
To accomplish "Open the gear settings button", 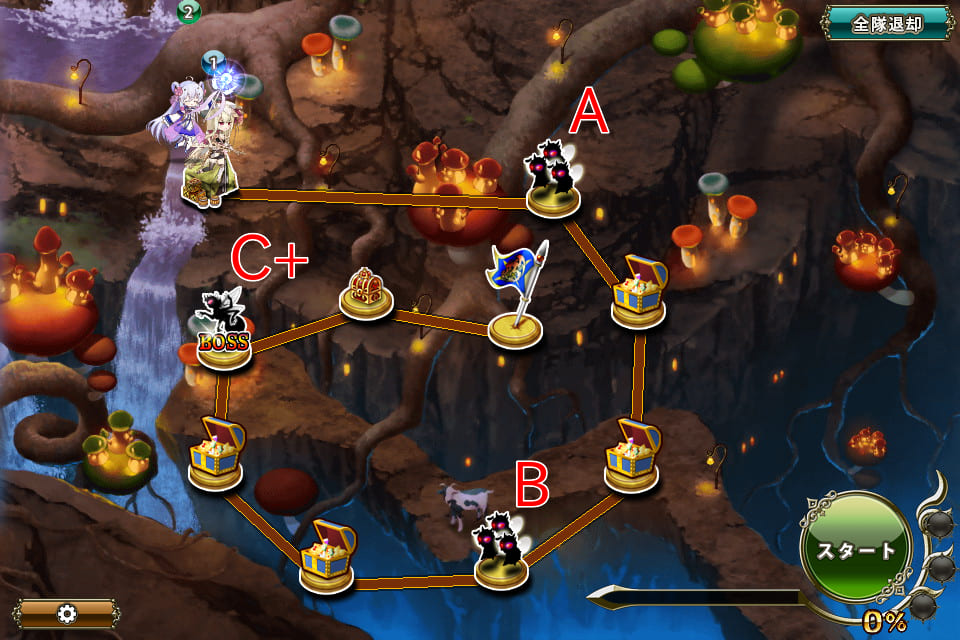I will pos(66,613).
